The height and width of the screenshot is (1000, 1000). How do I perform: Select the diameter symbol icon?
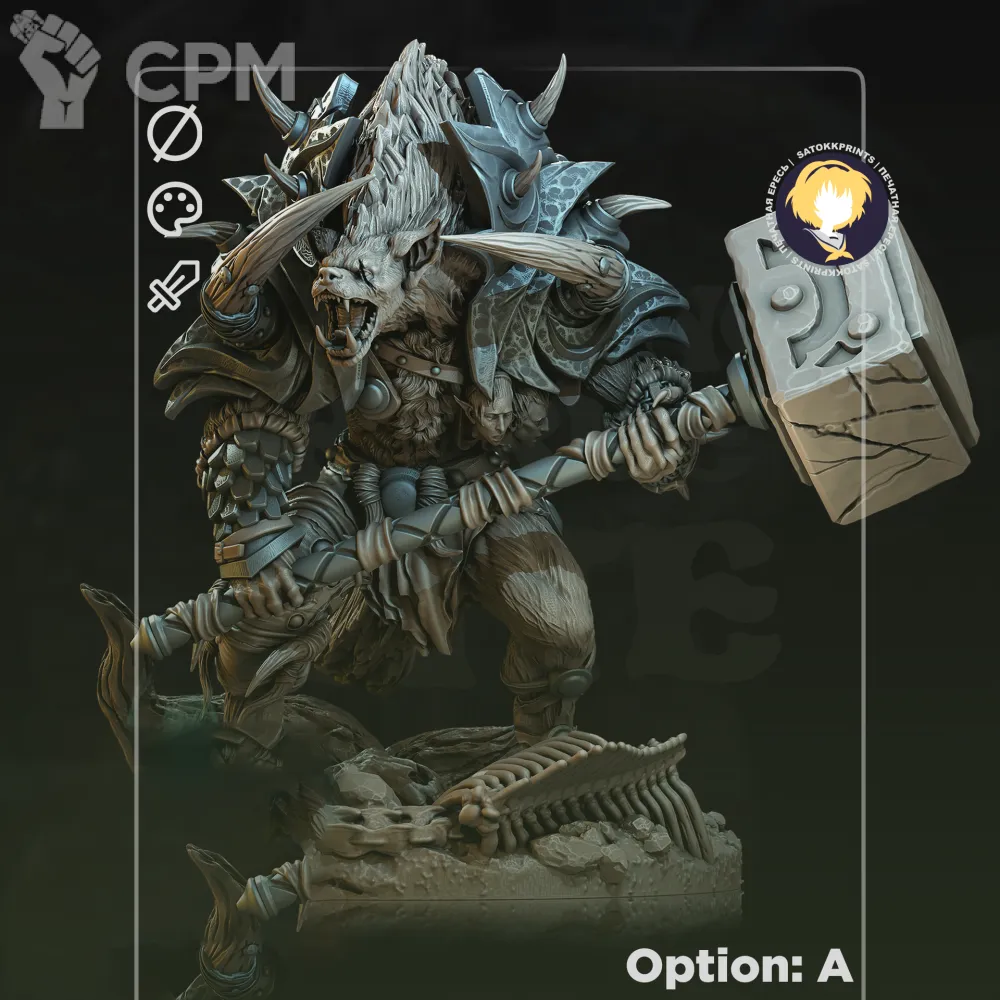[x=175, y=134]
